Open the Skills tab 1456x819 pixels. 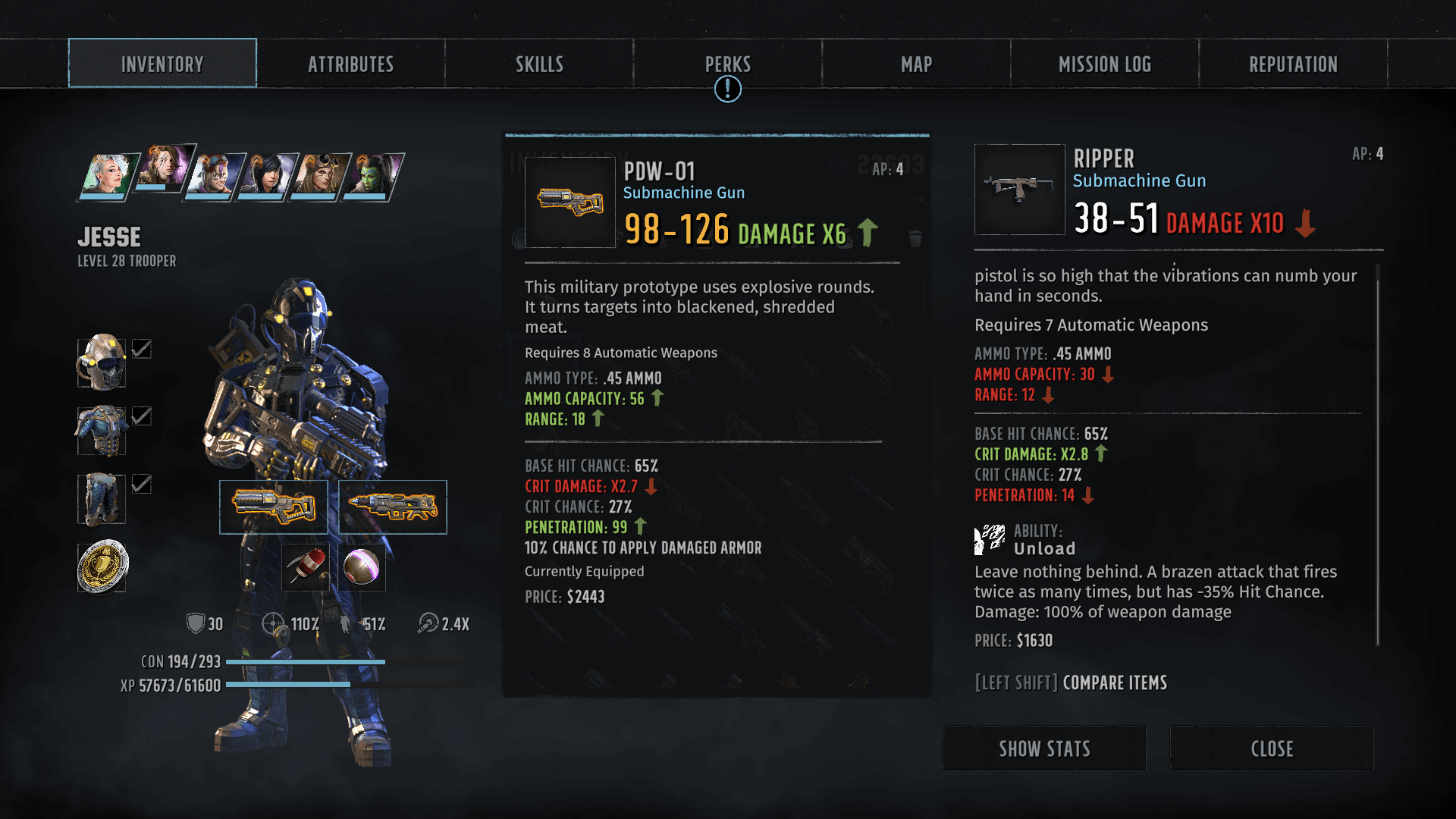(539, 64)
